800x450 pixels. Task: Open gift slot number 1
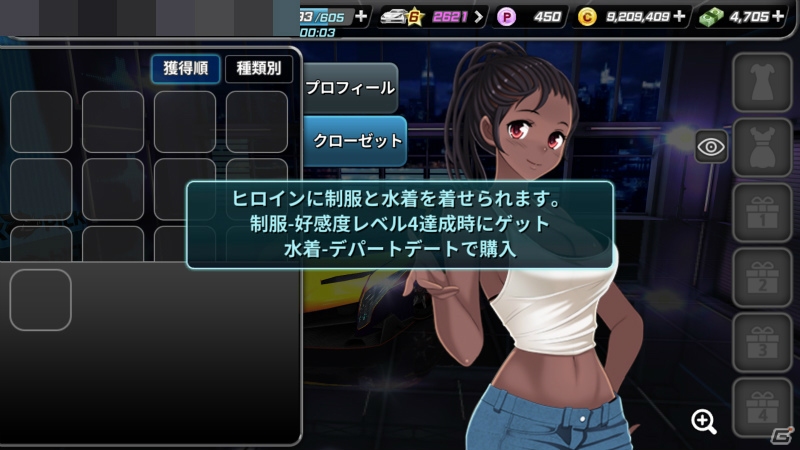click(x=762, y=212)
